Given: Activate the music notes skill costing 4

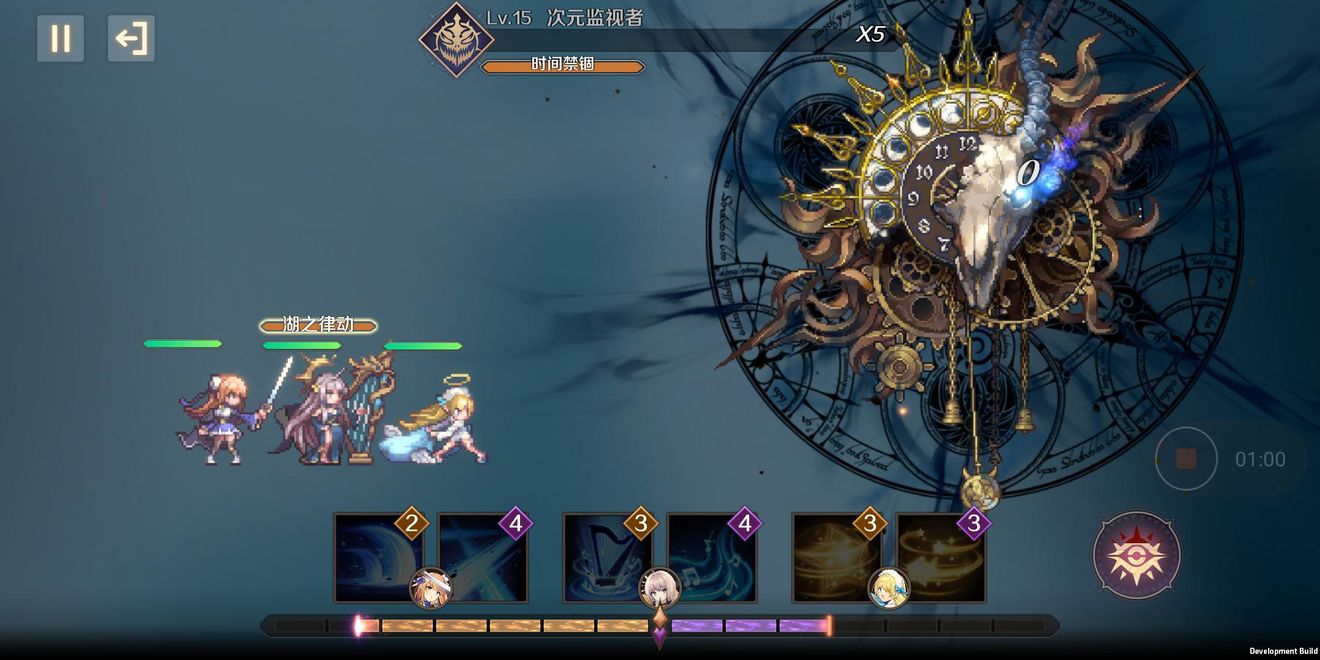Looking at the screenshot, I should (x=712, y=557).
